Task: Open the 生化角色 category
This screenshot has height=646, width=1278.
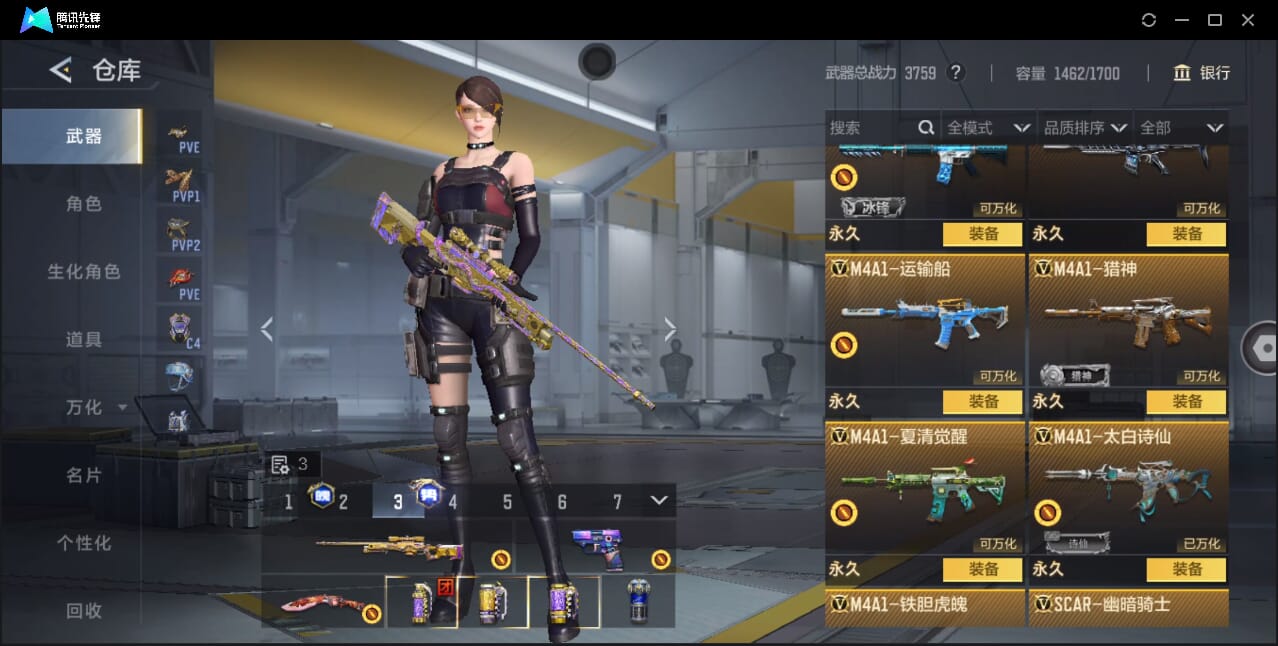Action: [84, 272]
